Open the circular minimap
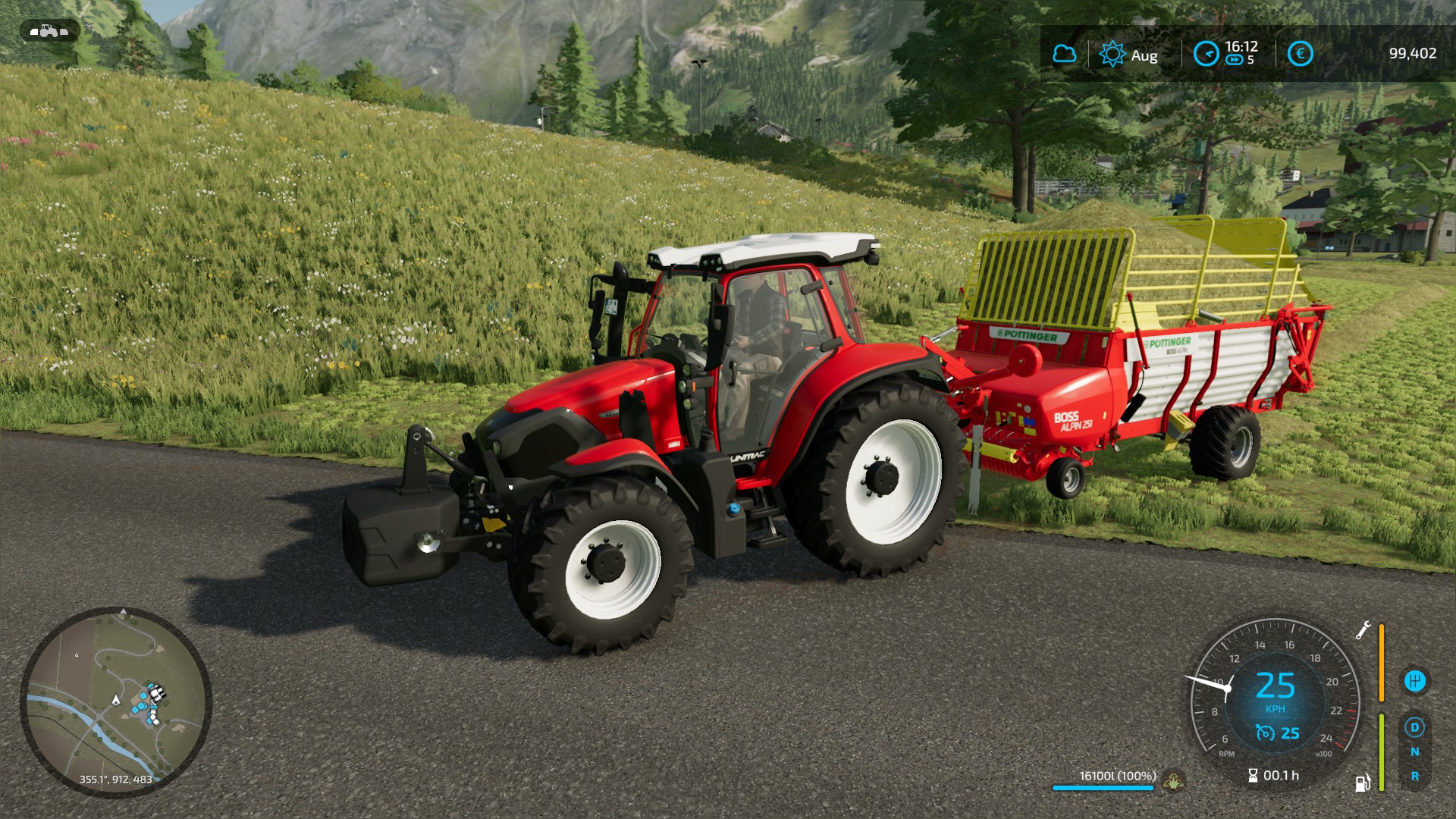Screen dimensions: 1456x819 click(x=115, y=701)
